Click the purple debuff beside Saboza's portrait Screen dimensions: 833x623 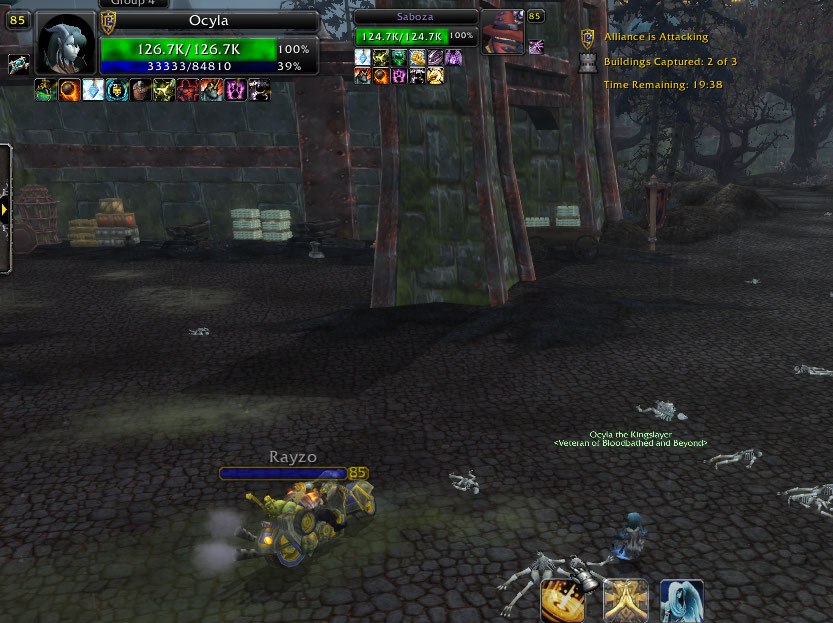click(536, 46)
